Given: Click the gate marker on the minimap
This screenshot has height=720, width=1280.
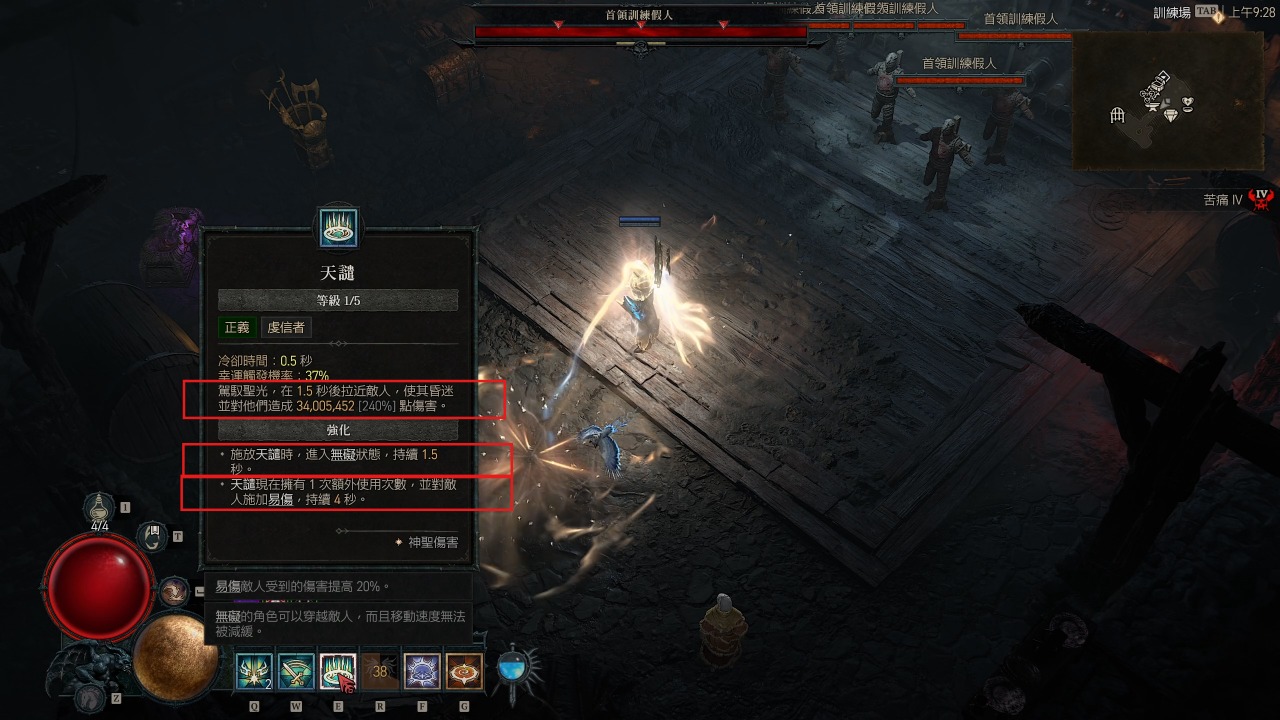Looking at the screenshot, I should click(1118, 116).
